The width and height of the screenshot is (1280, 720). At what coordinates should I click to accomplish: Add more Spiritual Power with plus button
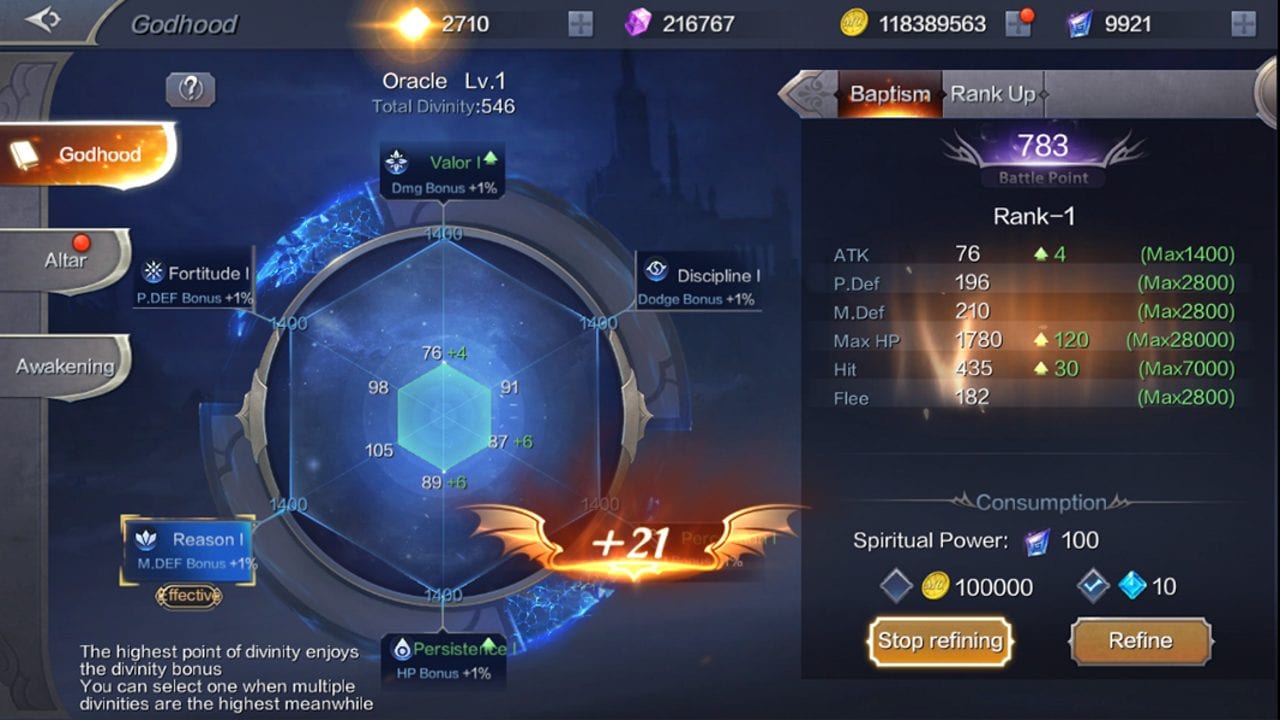[x=1243, y=24]
